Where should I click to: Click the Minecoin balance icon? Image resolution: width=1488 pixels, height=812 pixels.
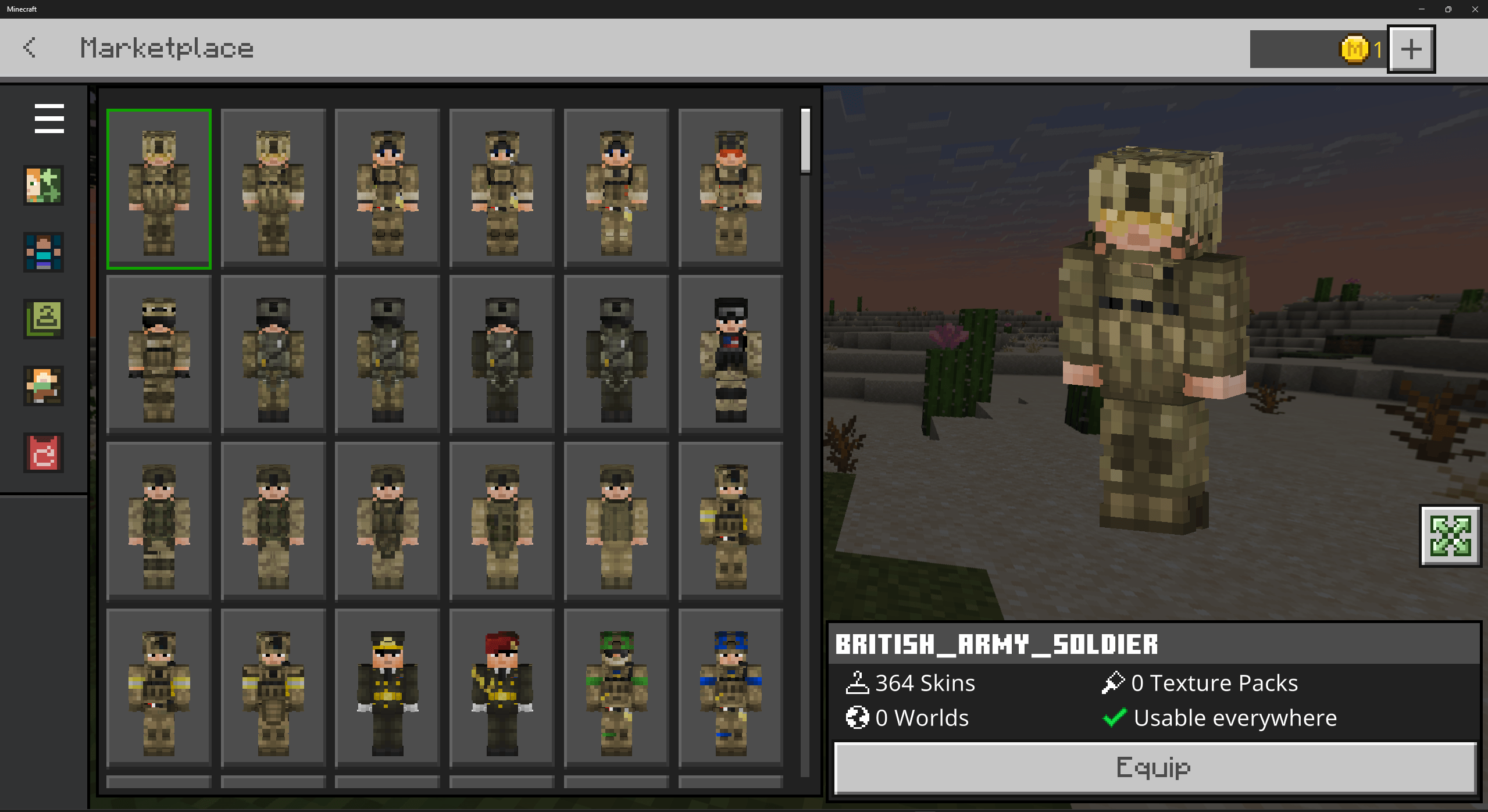tap(1354, 49)
